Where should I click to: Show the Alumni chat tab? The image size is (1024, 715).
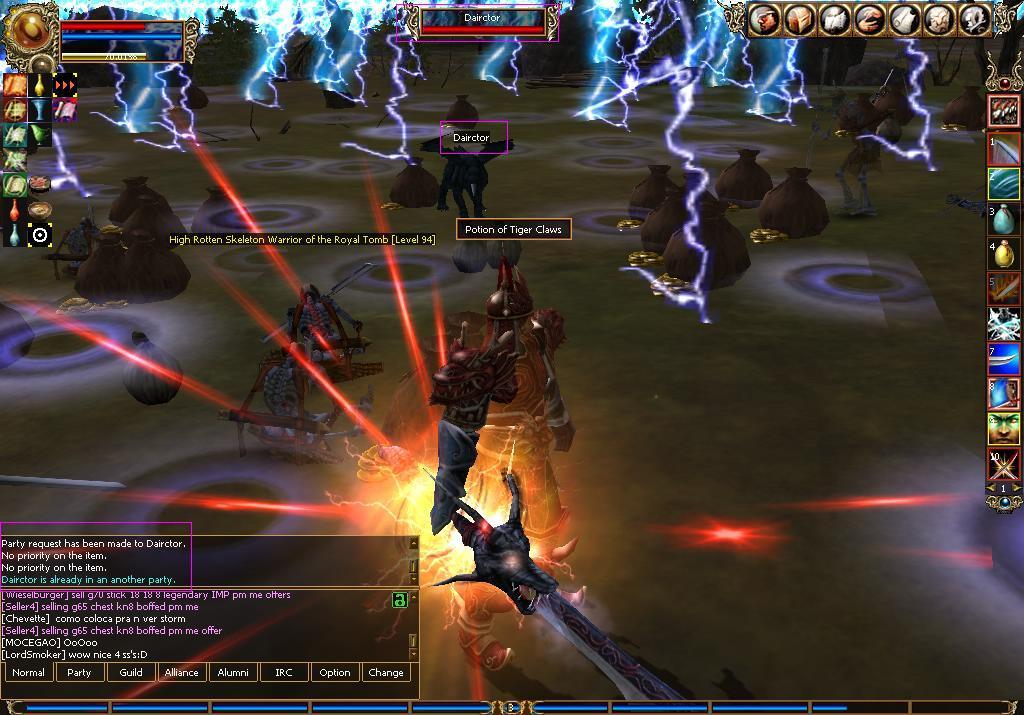point(233,673)
